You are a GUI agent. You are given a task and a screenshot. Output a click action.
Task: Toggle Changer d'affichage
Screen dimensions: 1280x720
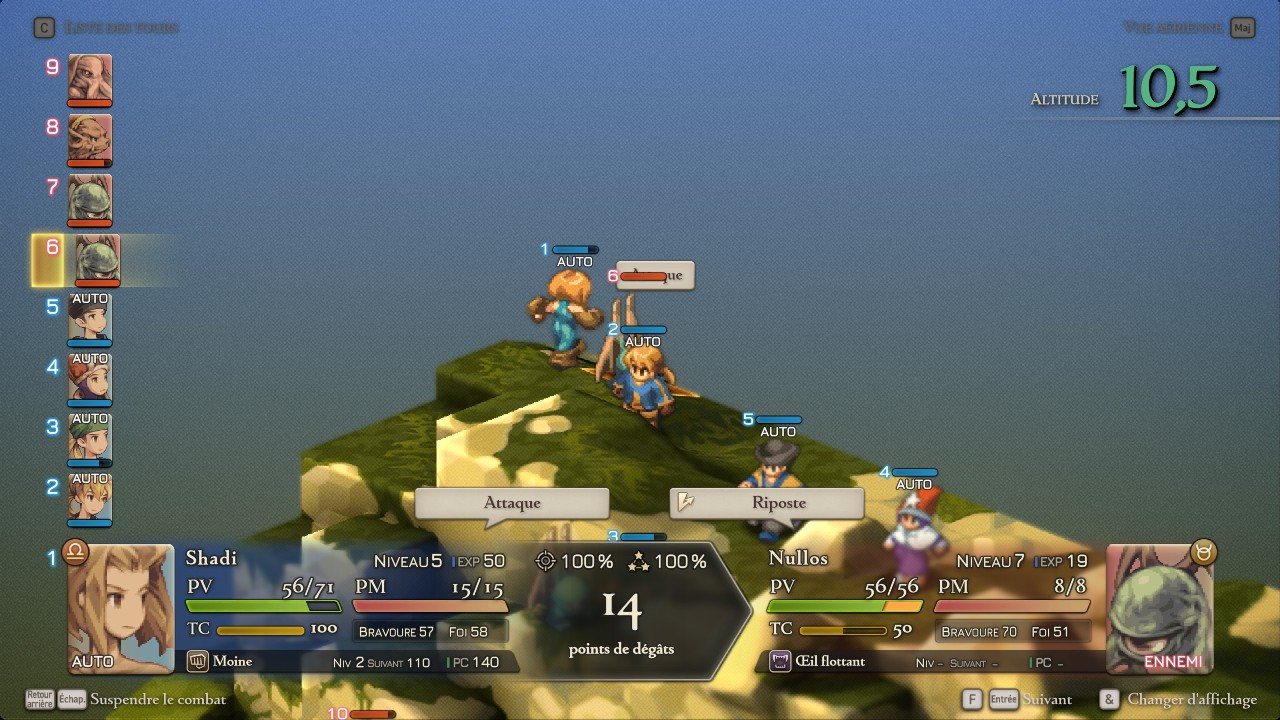1191,700
